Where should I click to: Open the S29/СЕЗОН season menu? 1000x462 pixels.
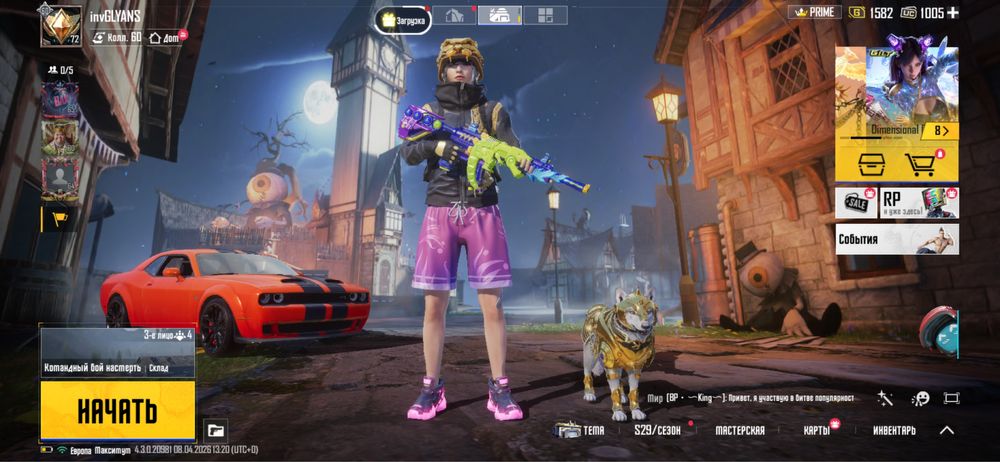click(x=657, y=430)
